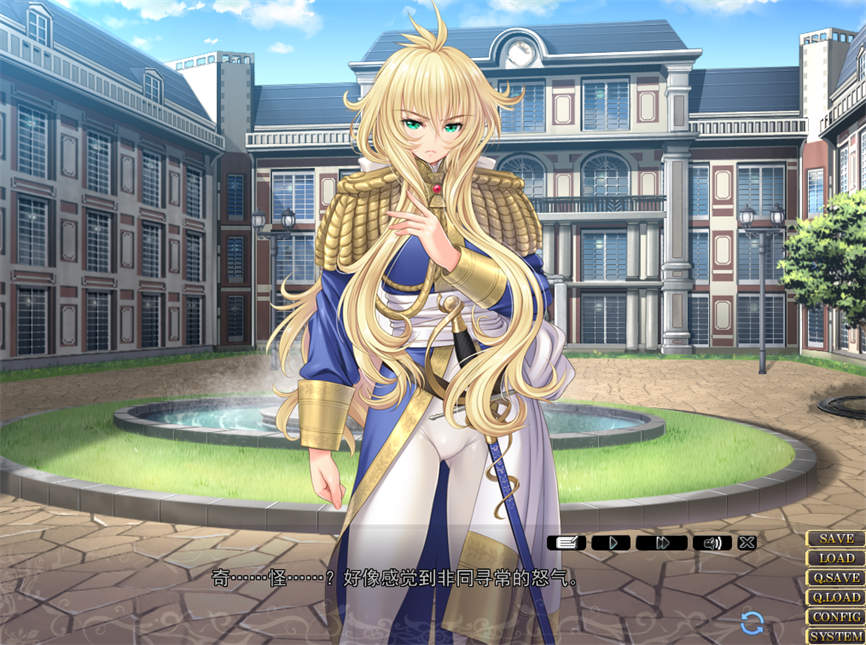Start auto-play with the single arrow button
The image size is (866, 645).
click(614, 543)
